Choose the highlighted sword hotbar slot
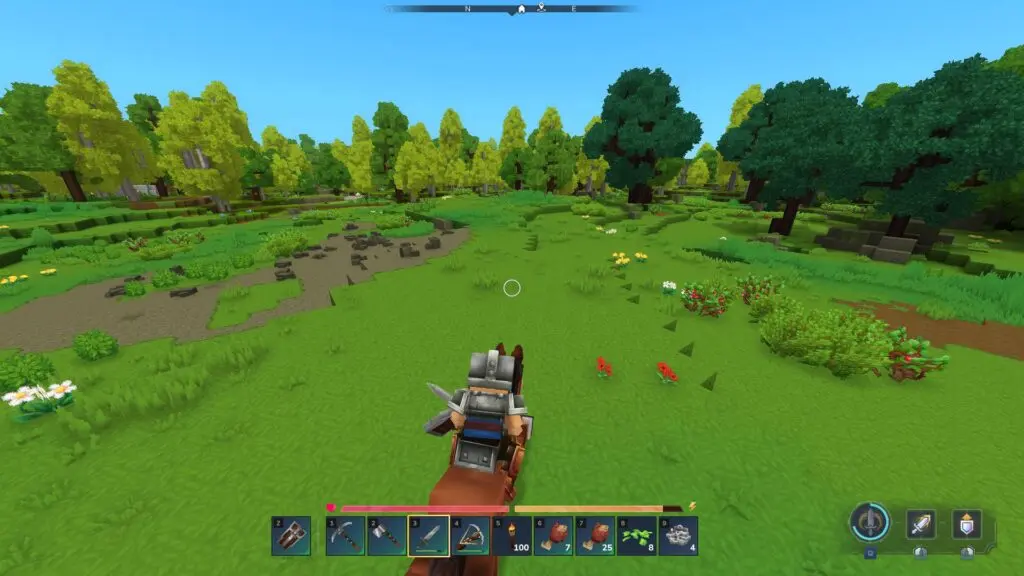This screenshot has width=1024, height=576. pos(428,536)
